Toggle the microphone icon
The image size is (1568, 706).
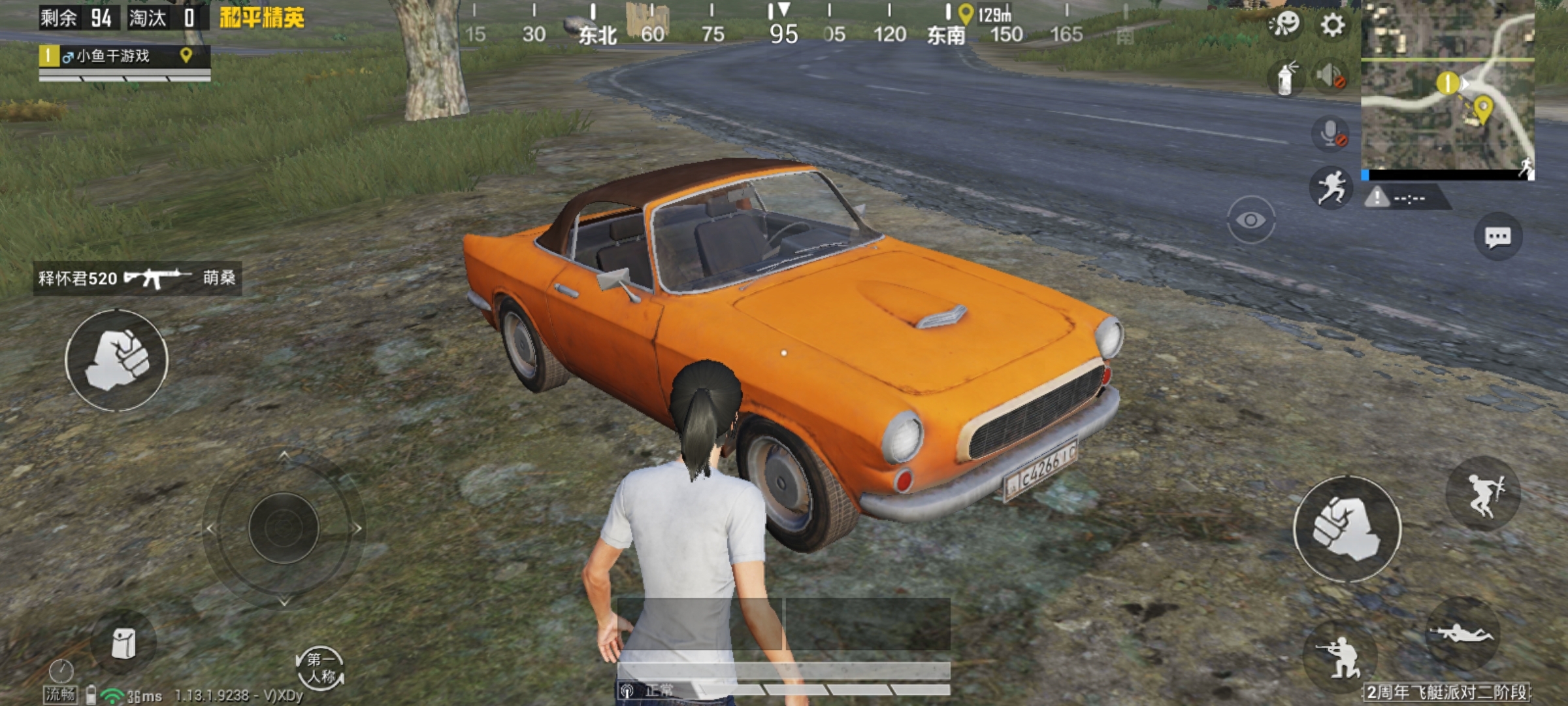click(1330, 133)
